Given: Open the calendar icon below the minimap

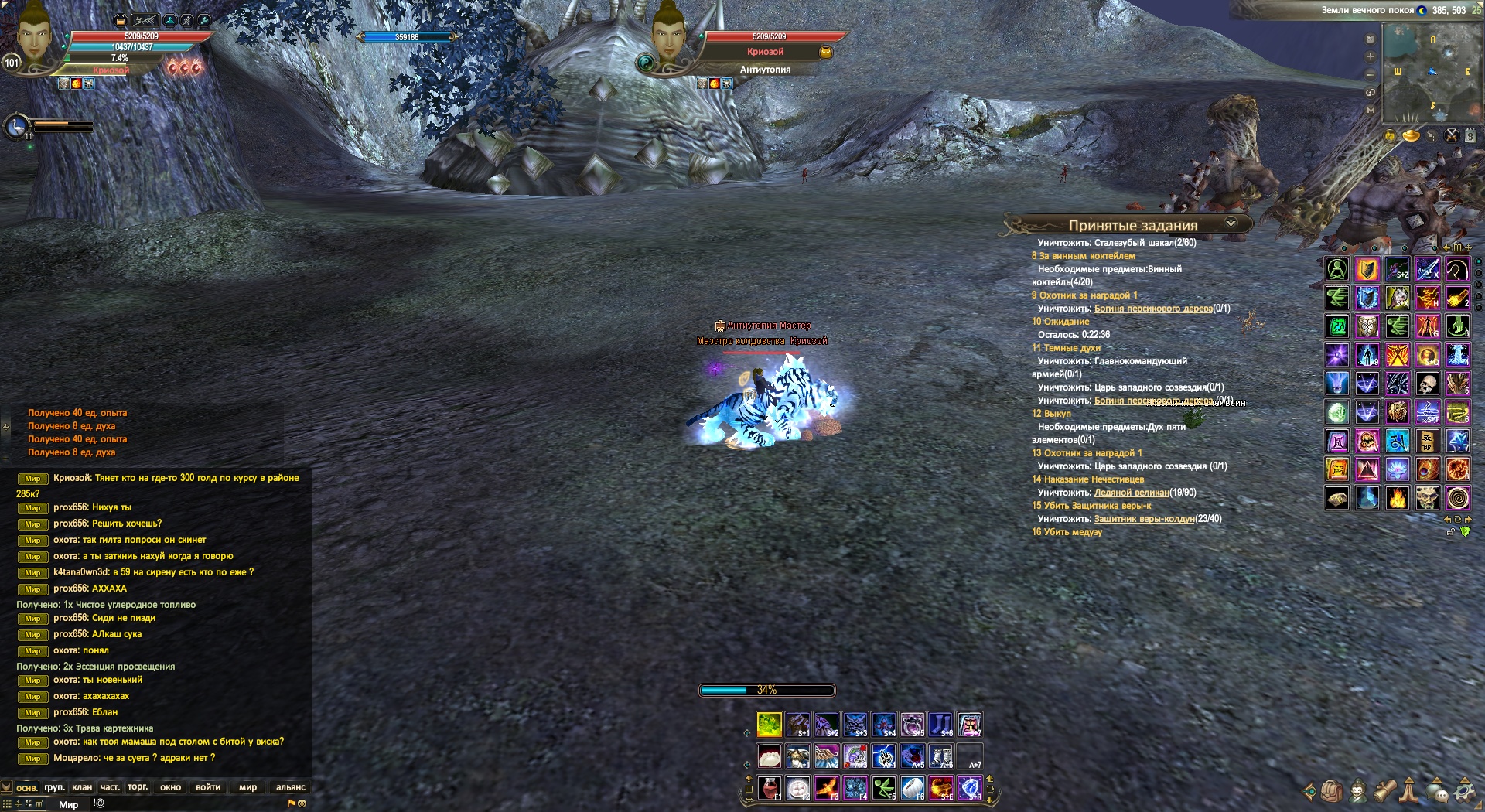Looking at the screenshot, I should (x=1470, y=136).
